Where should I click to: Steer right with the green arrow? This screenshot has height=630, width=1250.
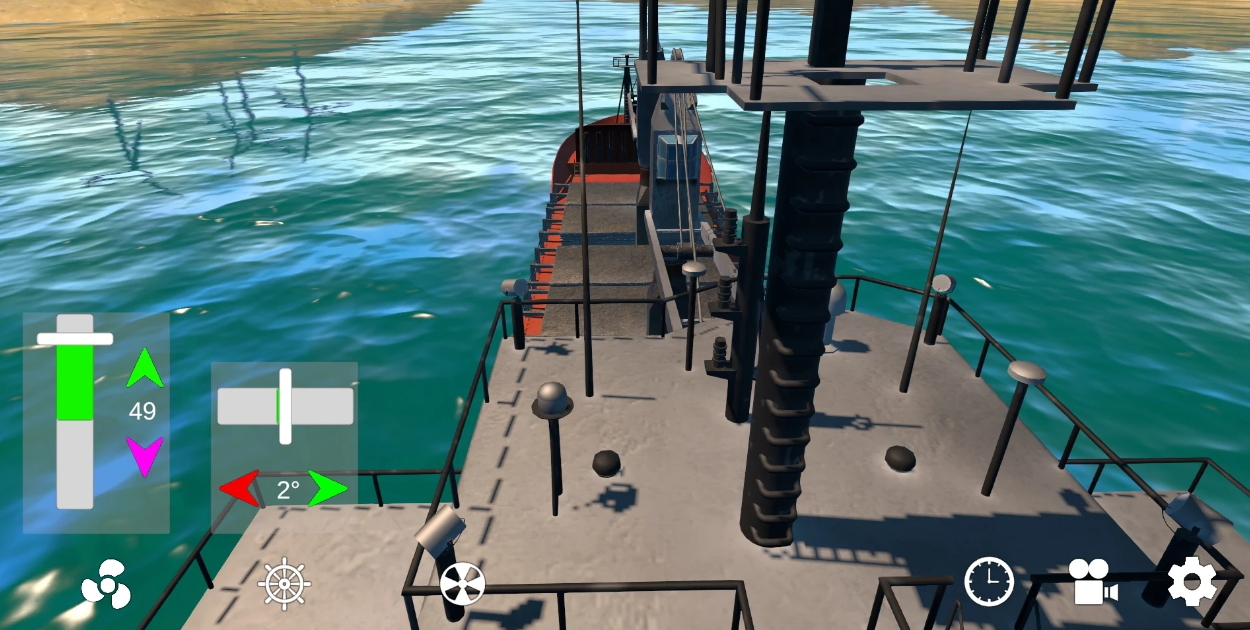point(328,488)
